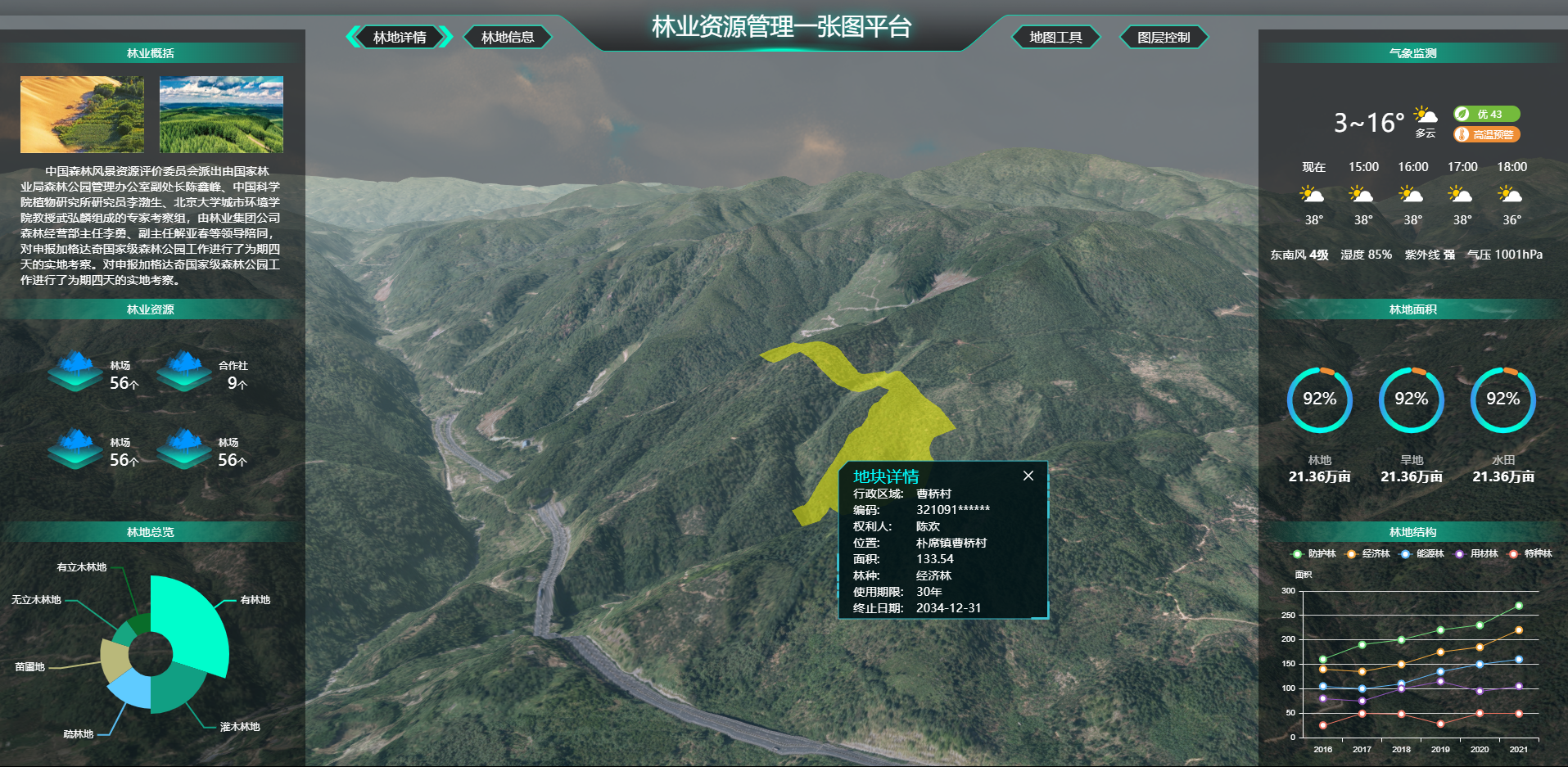The image size is (1568, 767).
Task: Toggle the 特种林 legend entry
Action: coord(1530,554)
